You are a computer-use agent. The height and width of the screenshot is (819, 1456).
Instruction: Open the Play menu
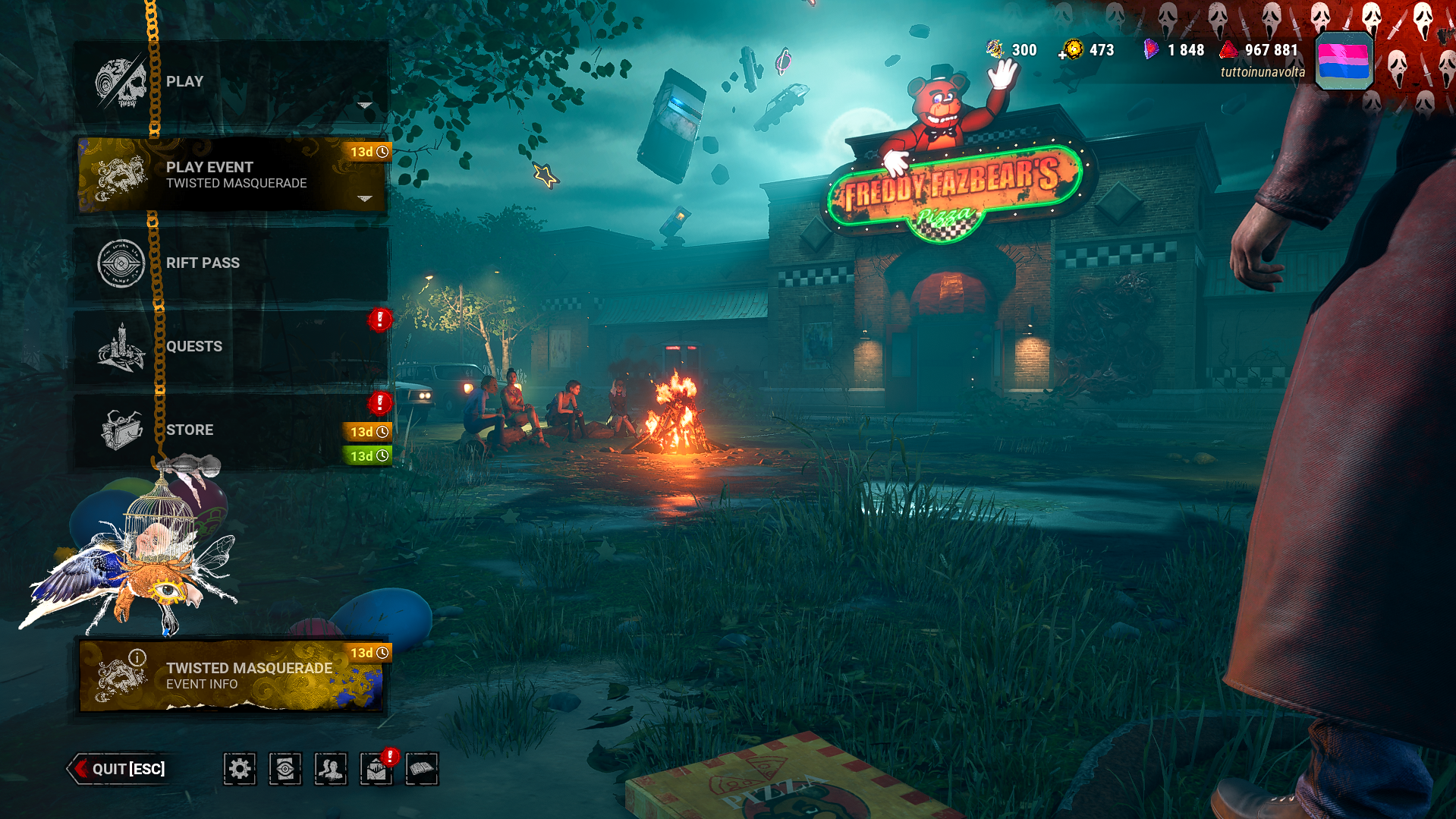[231, 81]
